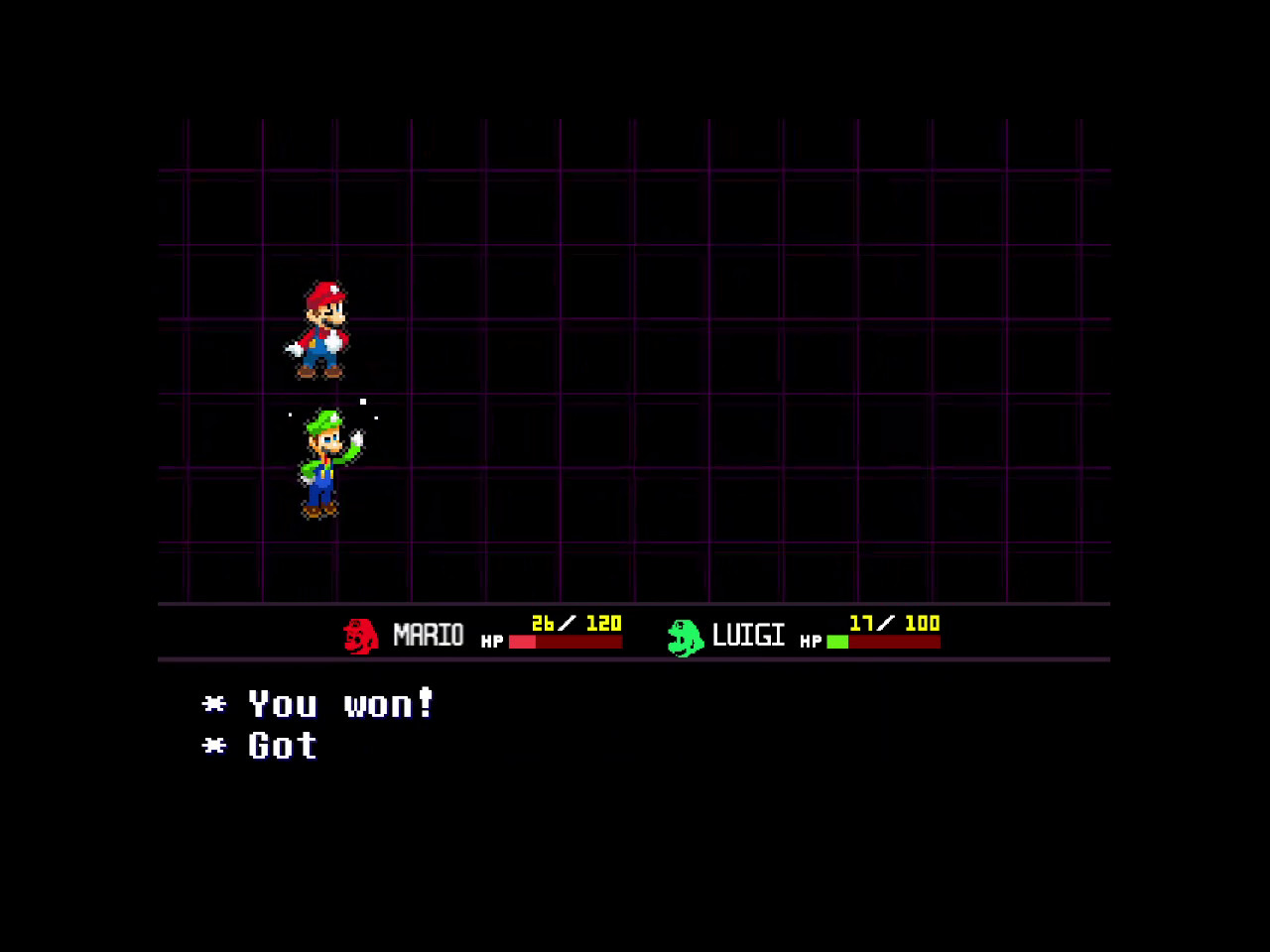
Task: Click Luigi's green HP bar
Action: tap(838, 641)
